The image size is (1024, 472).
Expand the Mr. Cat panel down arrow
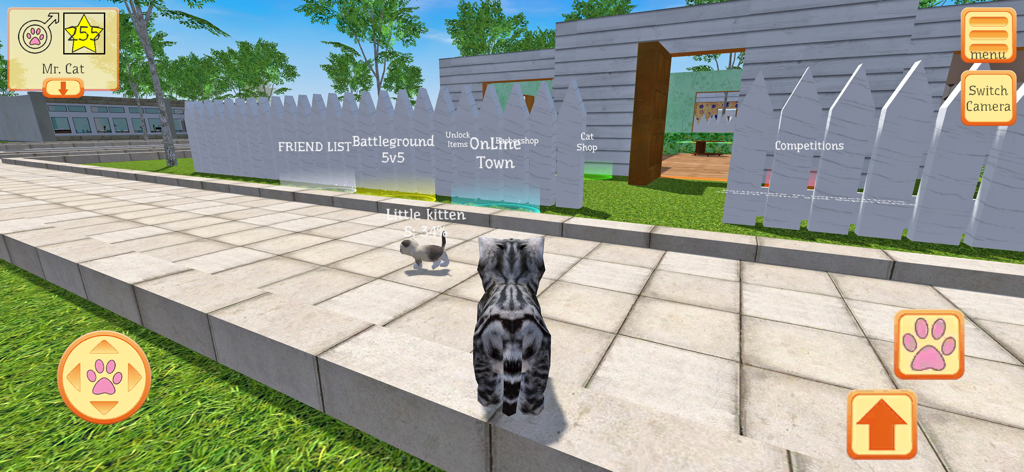[x=63, y=88]
